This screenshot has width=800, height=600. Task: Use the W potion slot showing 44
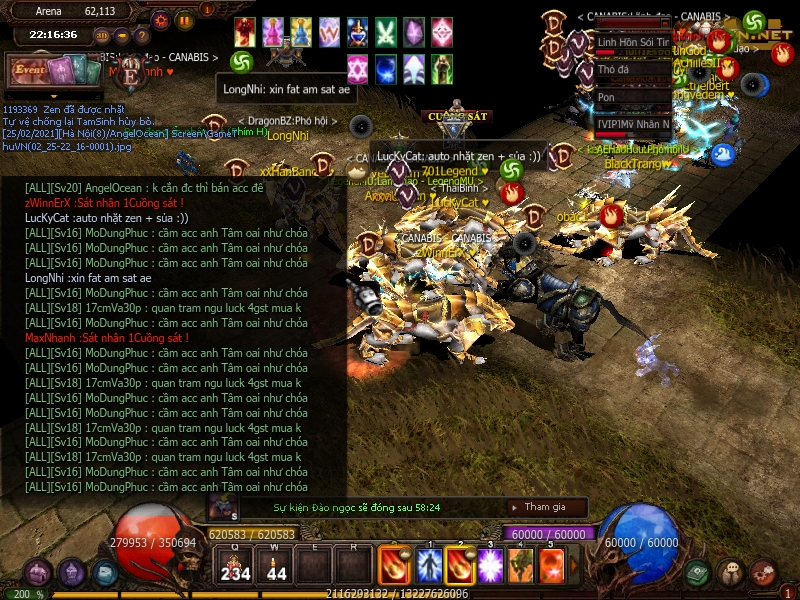[x=276, y=567]
